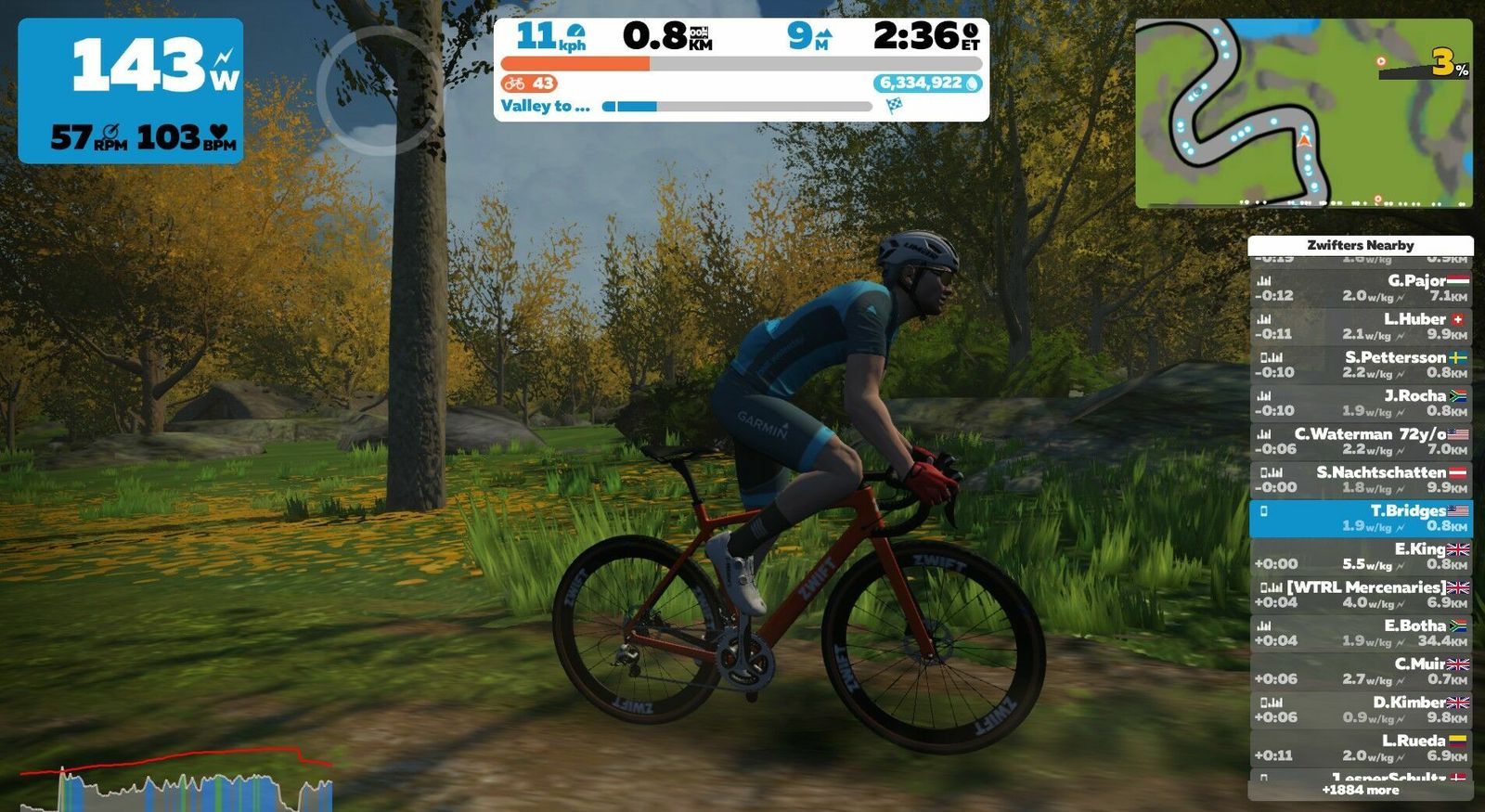Viewport: 1485px width, 812px height.
Task: Select the highlighted T.Bridges row
Action: (x=1360, y=518)
